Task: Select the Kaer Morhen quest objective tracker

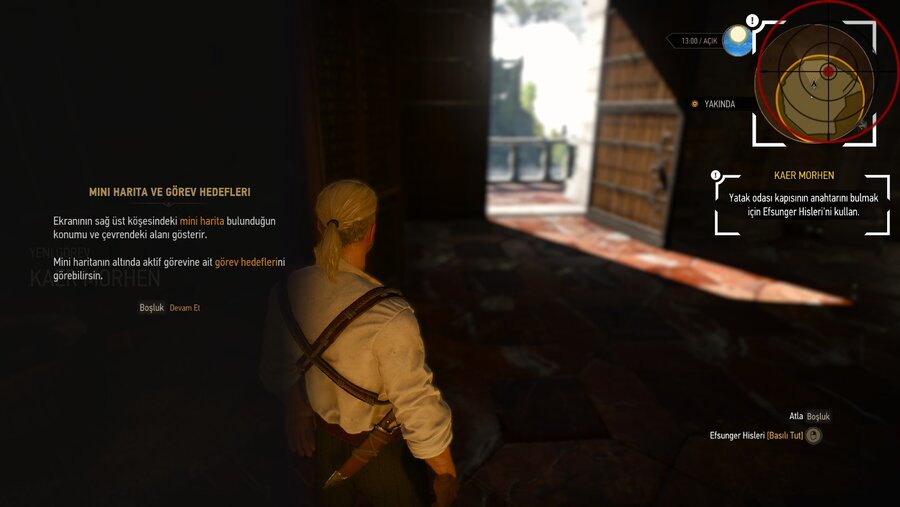Action: click(802, 203)
